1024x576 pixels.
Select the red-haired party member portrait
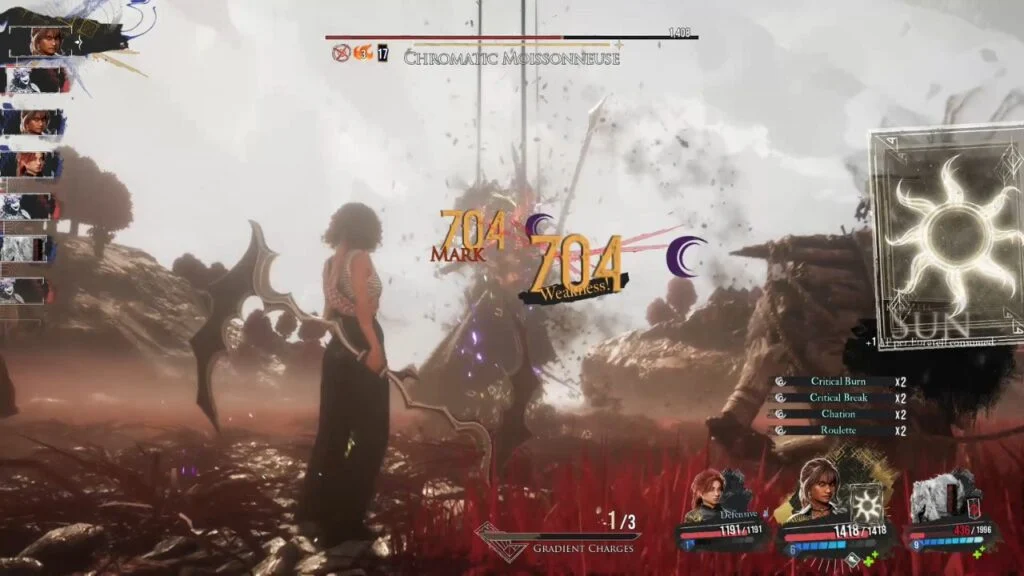tap(708, 496)
